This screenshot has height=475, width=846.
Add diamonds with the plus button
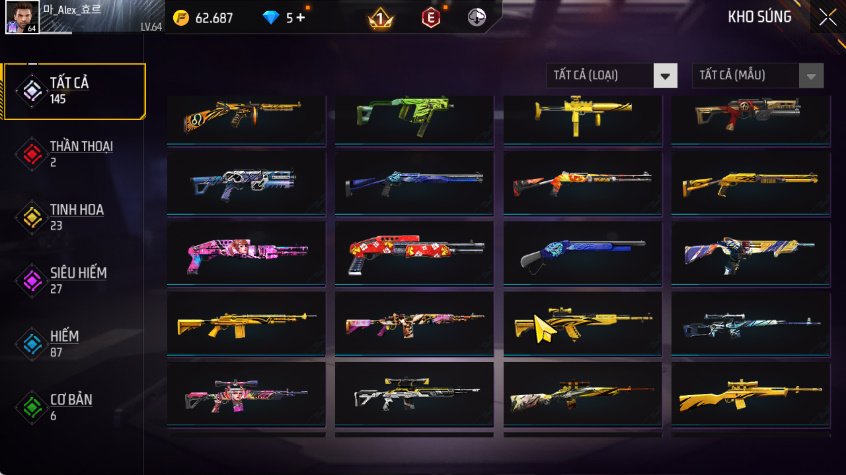(x=301, y=18)
